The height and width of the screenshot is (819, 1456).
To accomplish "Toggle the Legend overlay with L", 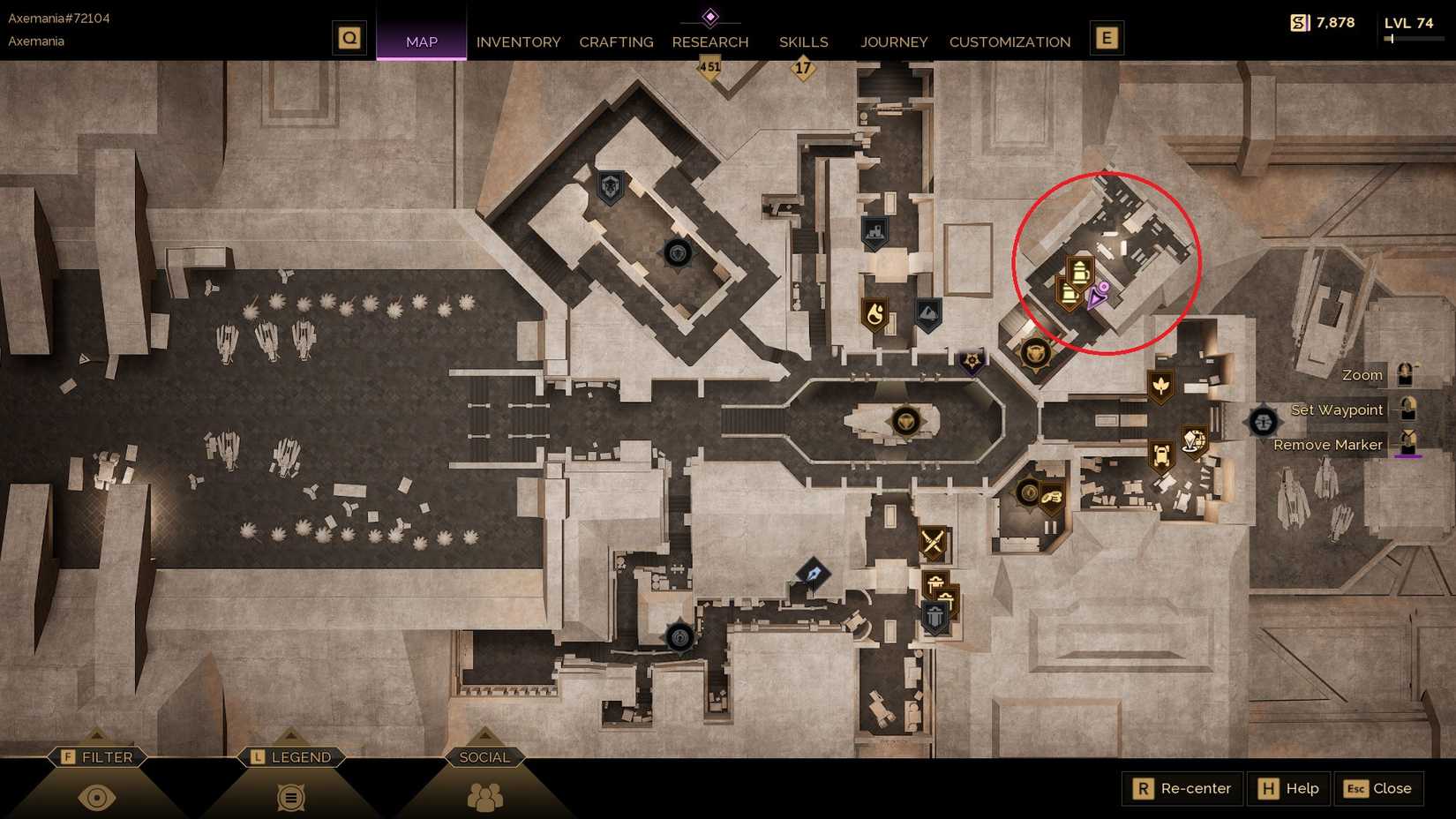I will [291, 756].
